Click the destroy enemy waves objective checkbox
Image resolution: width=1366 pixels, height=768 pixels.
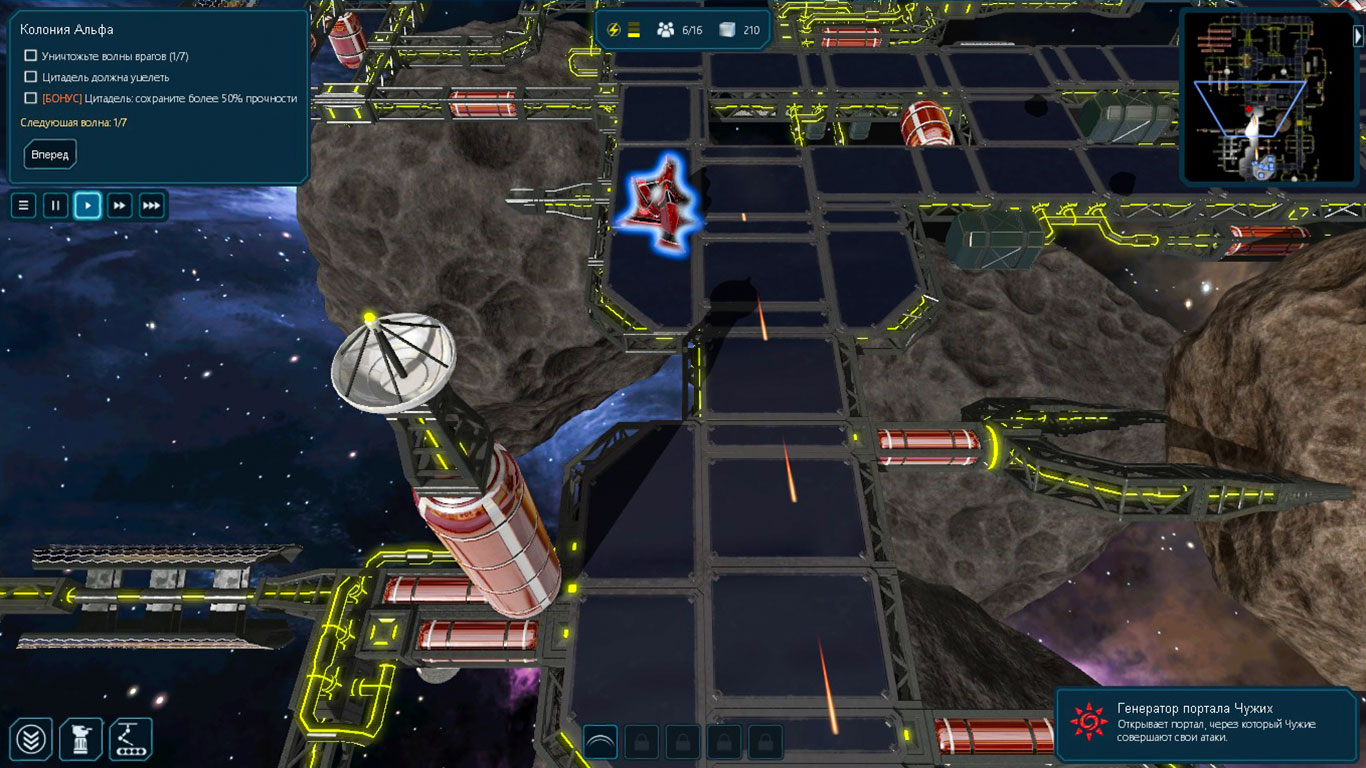[31, 56]
